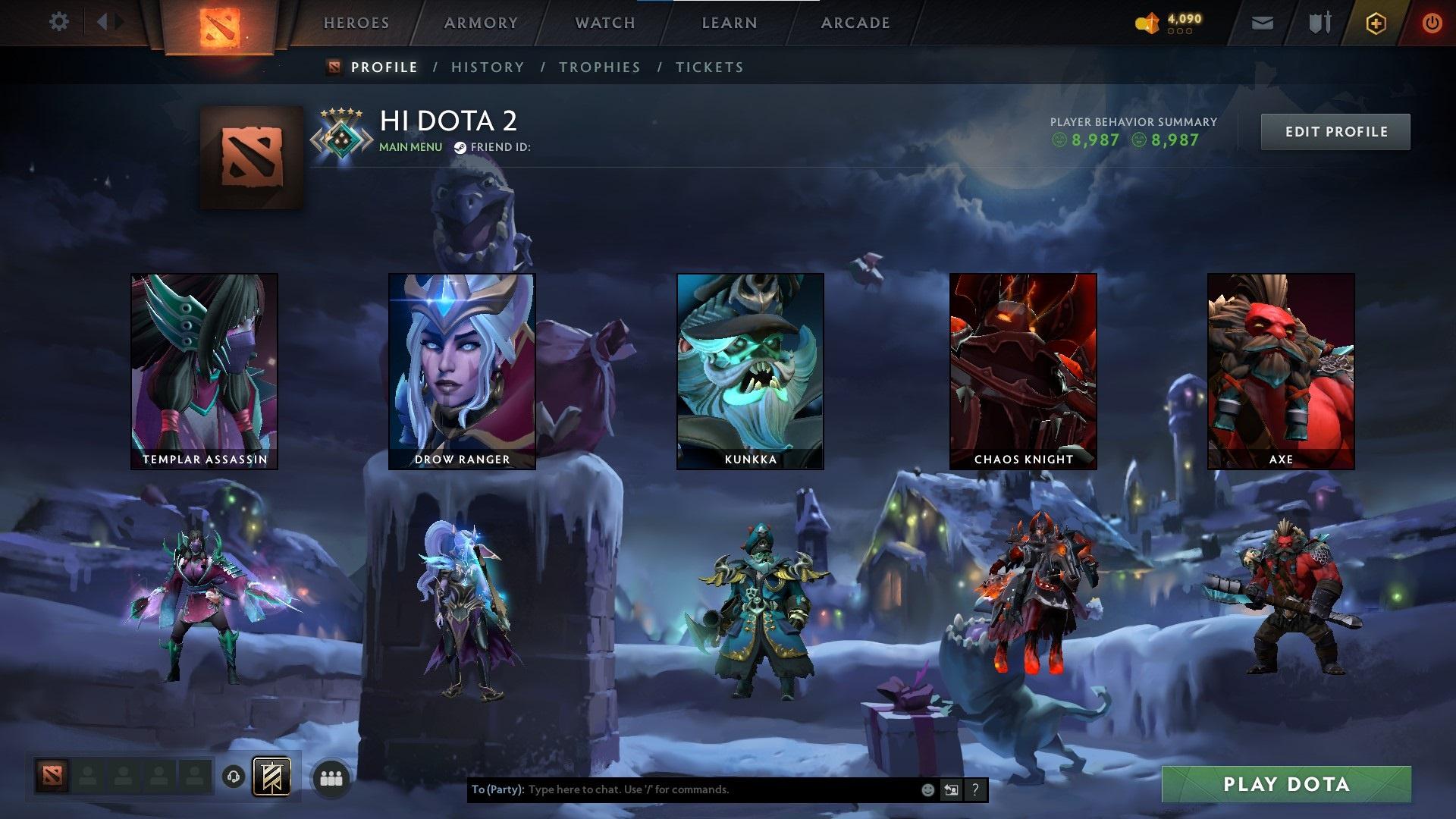Switch to the HISTORY tab
The image size is (1456, 819).
[x=487, y=67]
